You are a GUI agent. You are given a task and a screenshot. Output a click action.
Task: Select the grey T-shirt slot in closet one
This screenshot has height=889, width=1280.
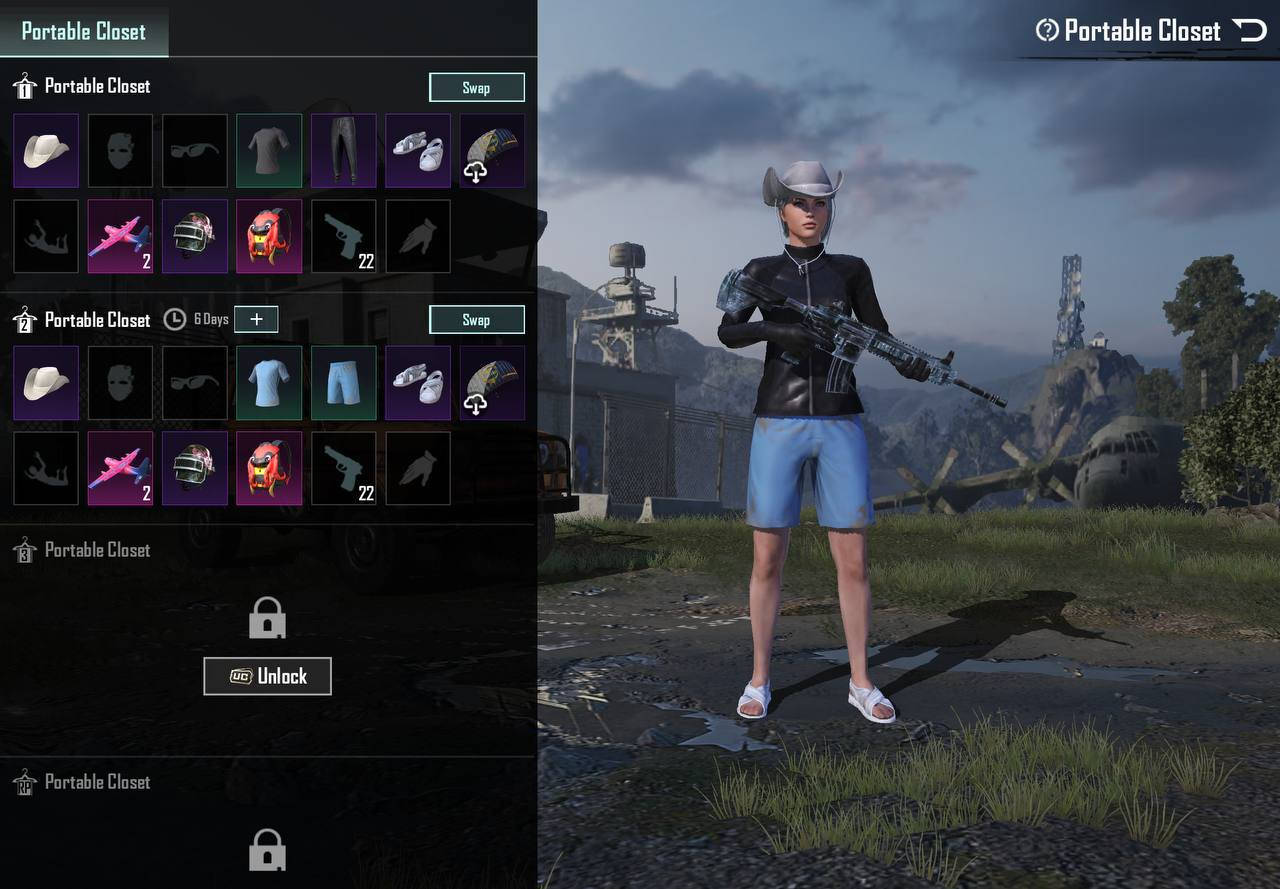269,151
